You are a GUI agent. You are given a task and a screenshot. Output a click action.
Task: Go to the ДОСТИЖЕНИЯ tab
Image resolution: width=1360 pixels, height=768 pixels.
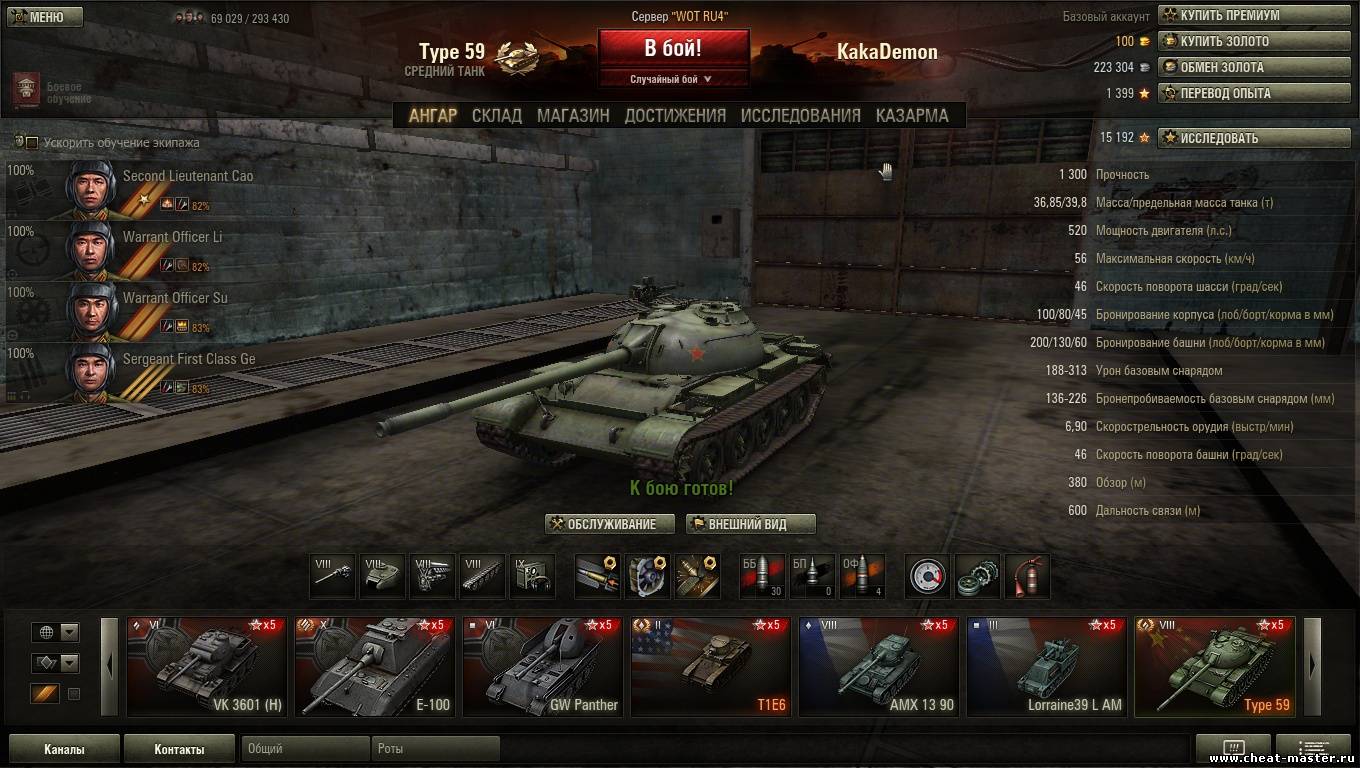[675, 115]
